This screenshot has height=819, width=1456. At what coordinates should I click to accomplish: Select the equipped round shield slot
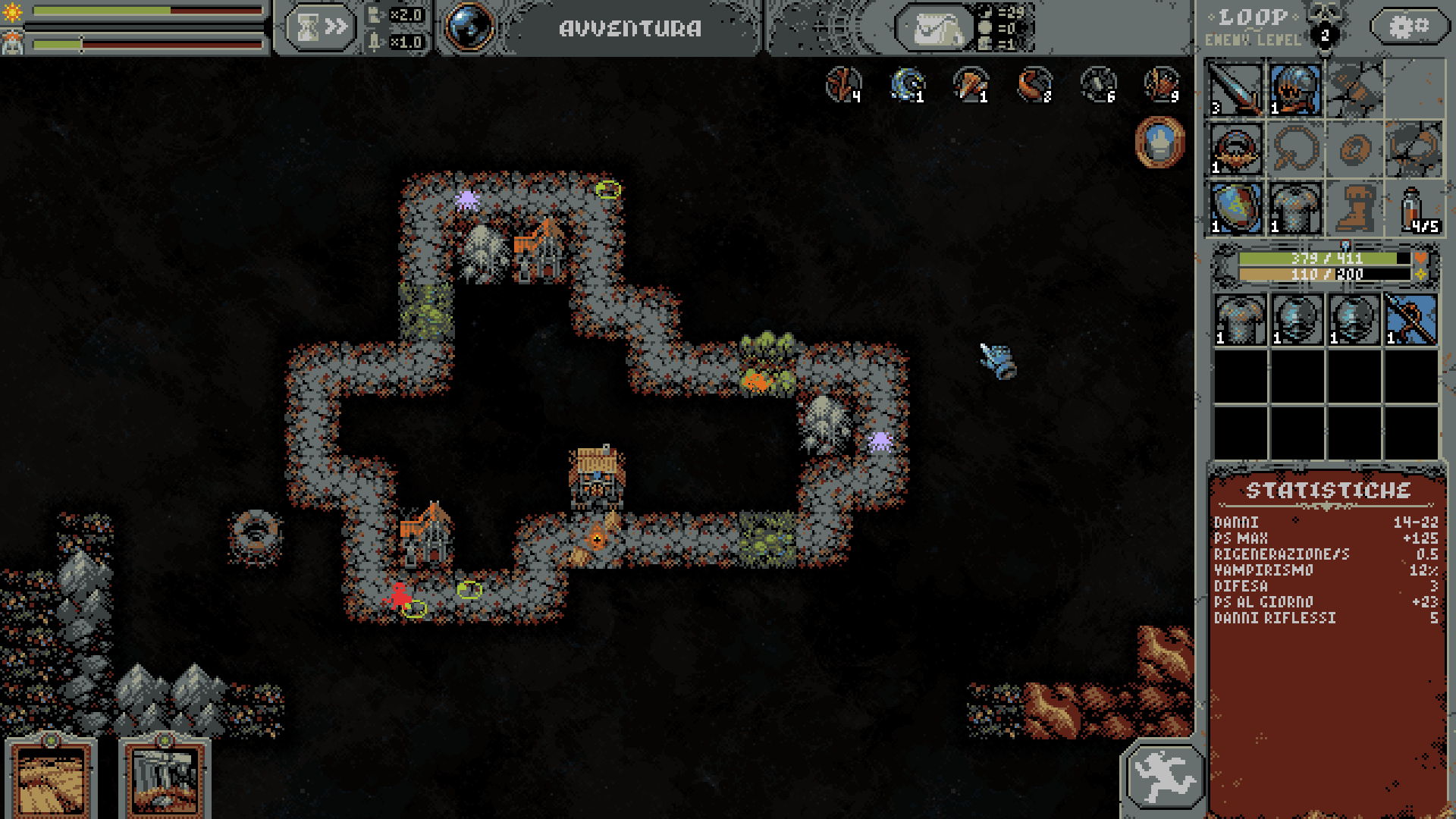pyautogui.click(x=1235, y=209)
